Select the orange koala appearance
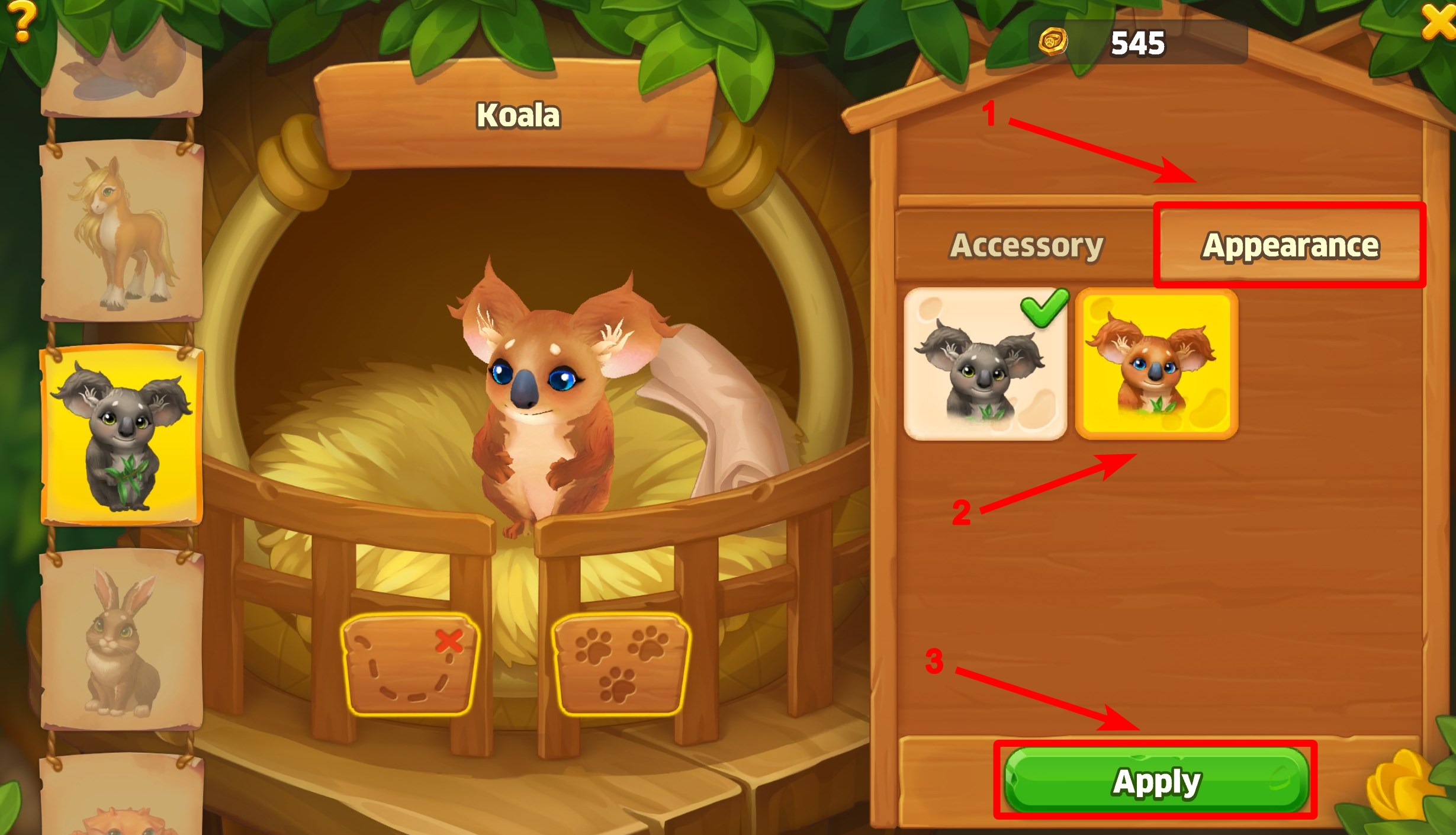The width and height of the screenshot is (1456, 835). [x=1156, y=364]
